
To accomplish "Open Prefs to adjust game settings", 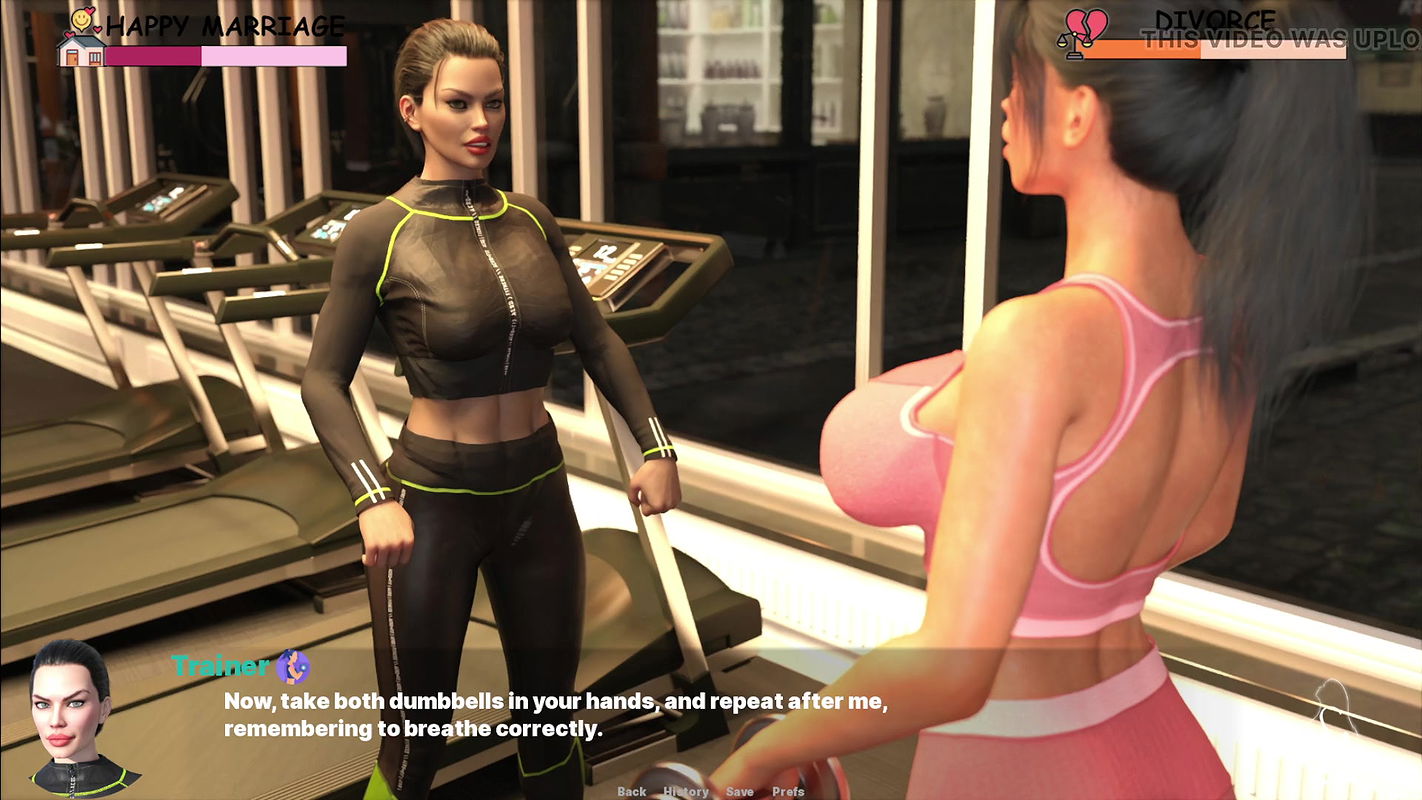I will tap(788, 791).
